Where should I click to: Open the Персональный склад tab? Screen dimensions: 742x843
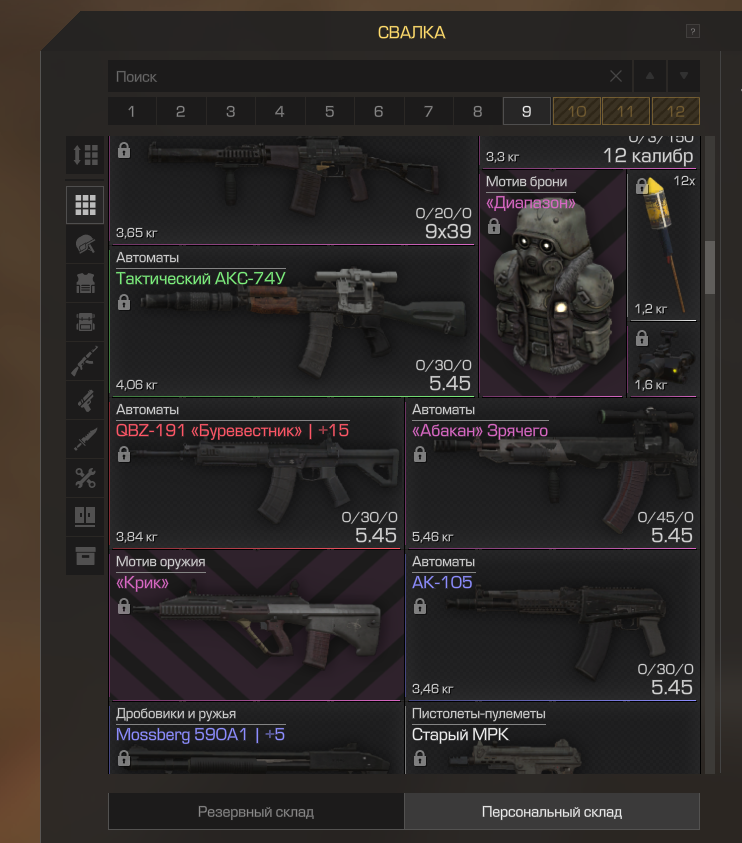pos(552,812)
